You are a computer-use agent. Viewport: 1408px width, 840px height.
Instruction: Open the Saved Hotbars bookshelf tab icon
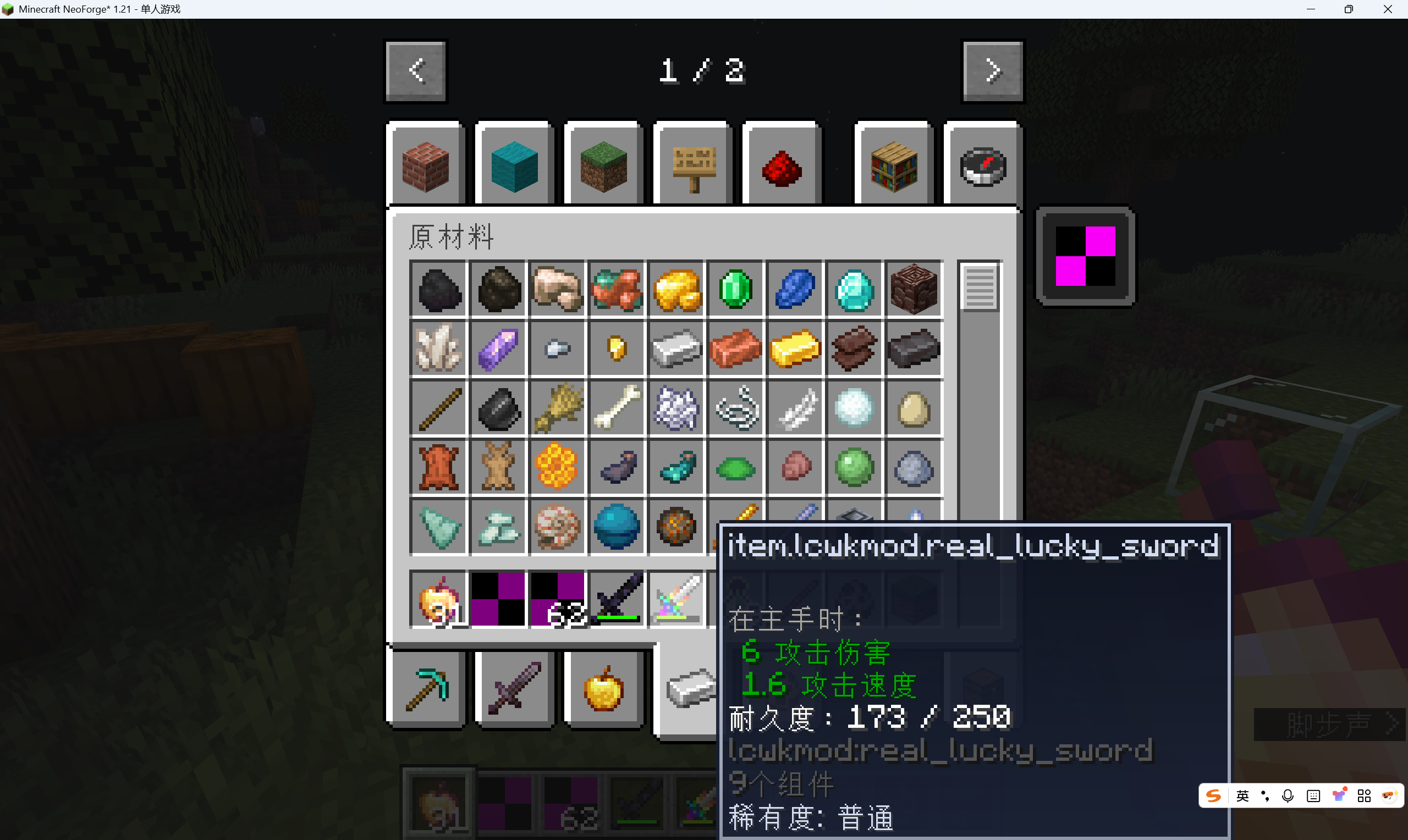tap(893, 165)
